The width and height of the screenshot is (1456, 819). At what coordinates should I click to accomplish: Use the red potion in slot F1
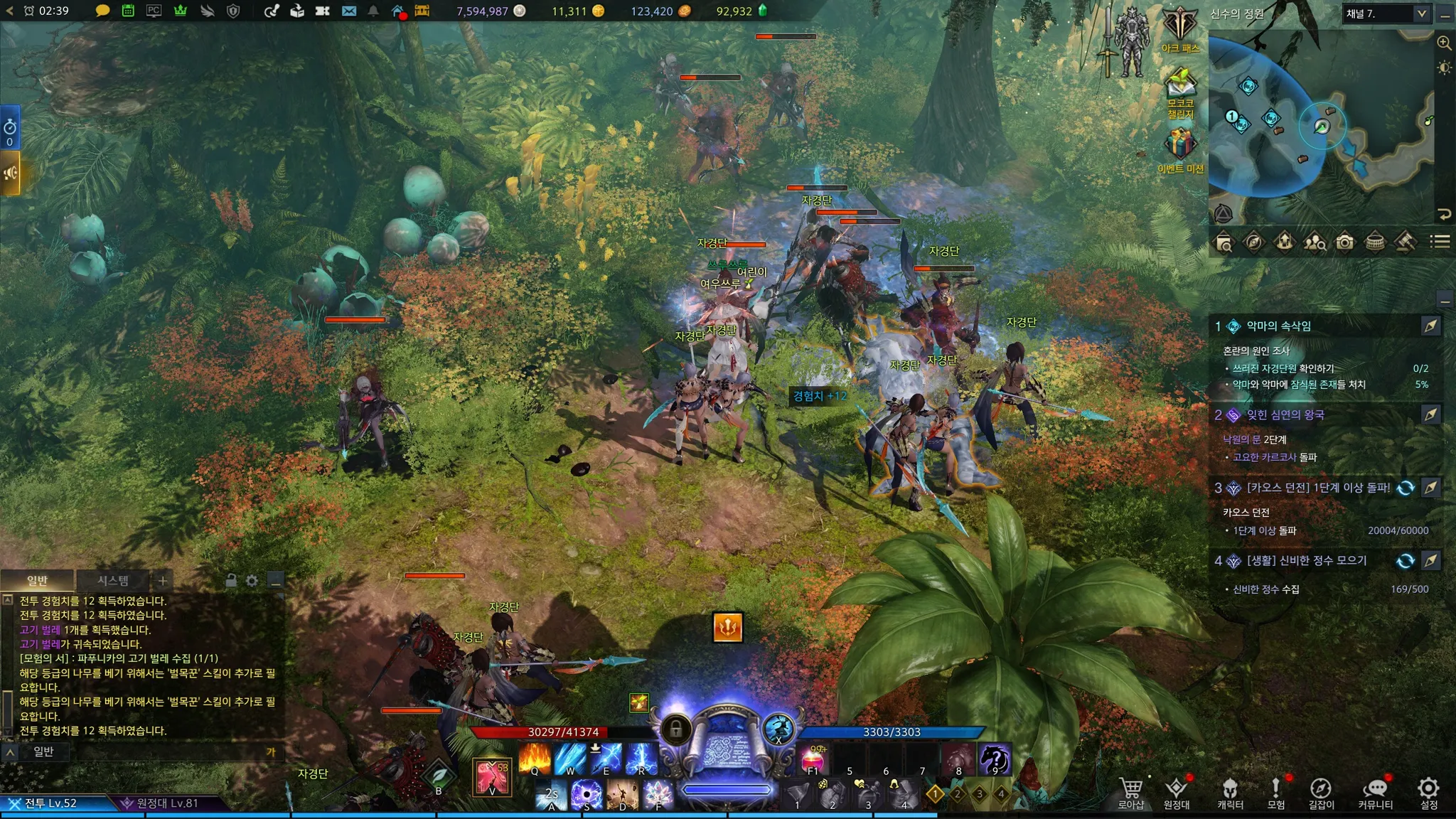pyautogui.click(x=813, y=759)
